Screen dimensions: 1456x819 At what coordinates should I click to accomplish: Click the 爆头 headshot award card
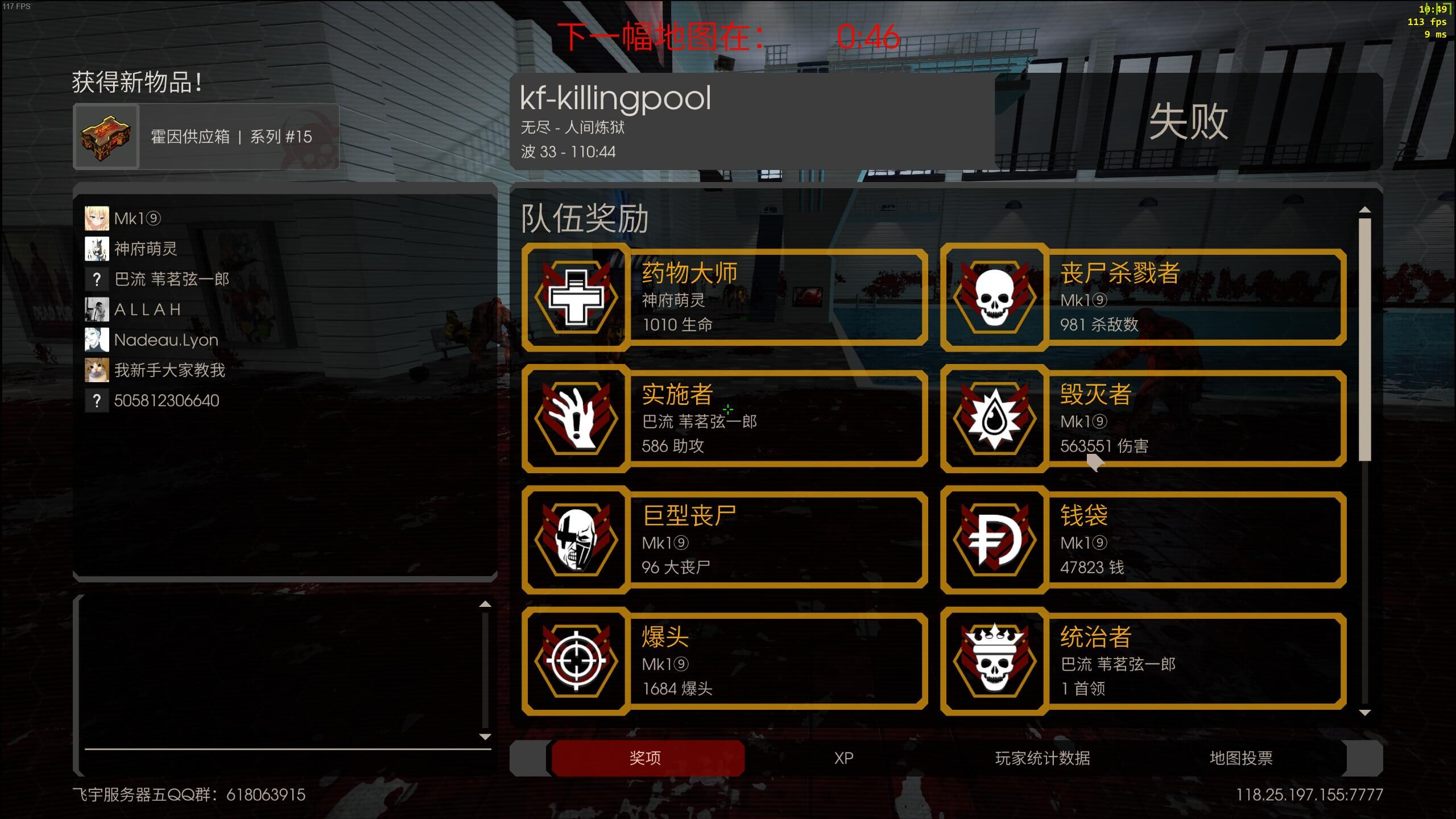tap(725, 661)
